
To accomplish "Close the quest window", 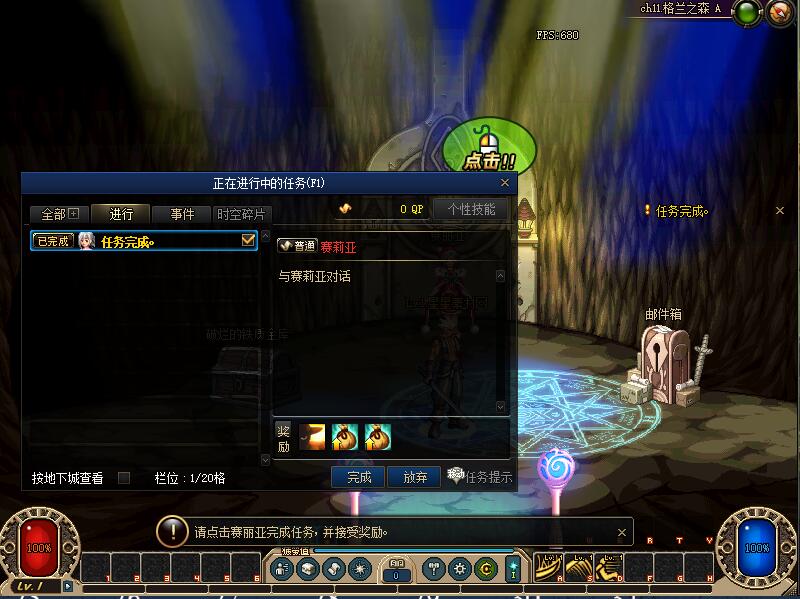I will (505, 183).
